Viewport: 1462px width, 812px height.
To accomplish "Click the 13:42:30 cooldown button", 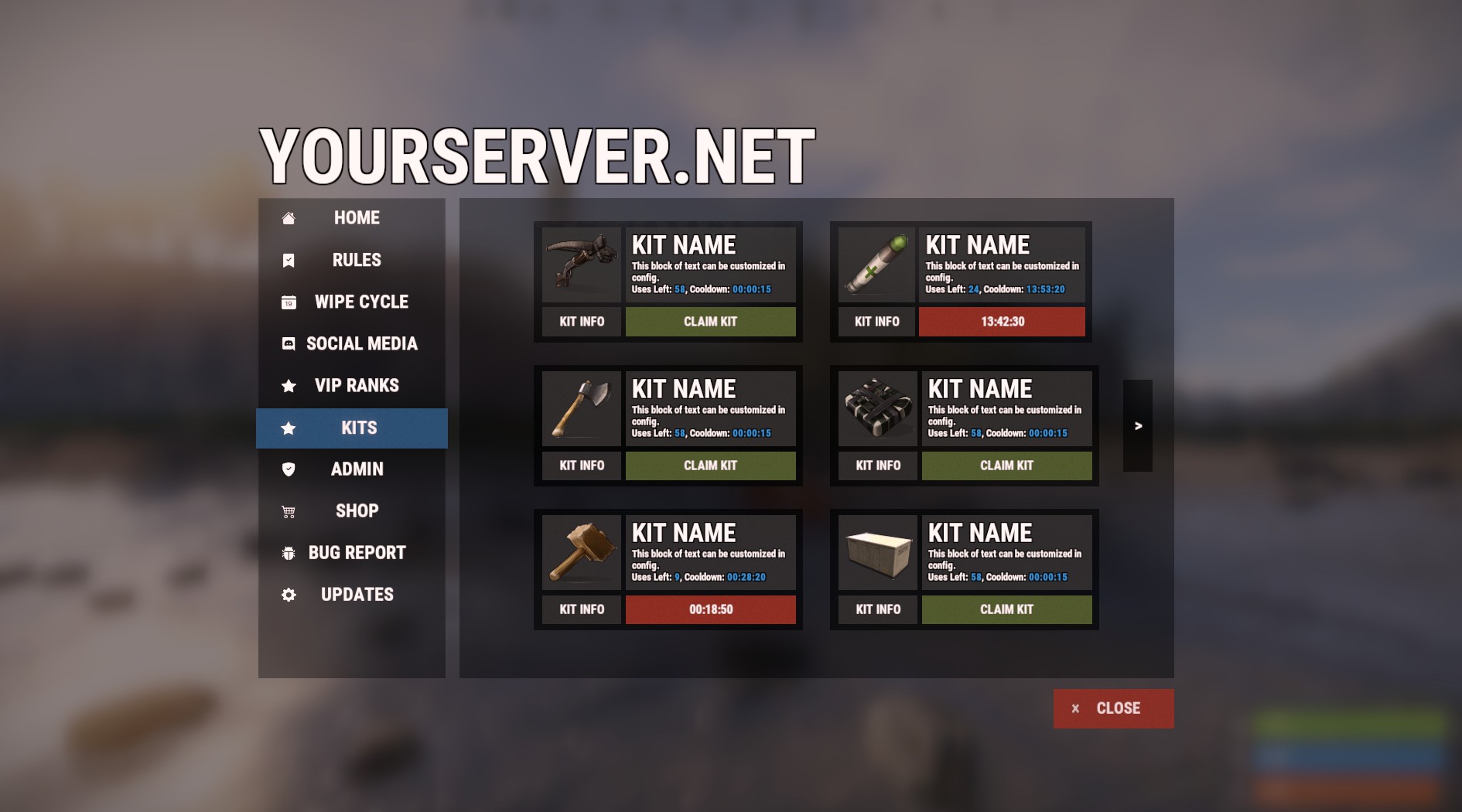I will tap(1002, 322).
